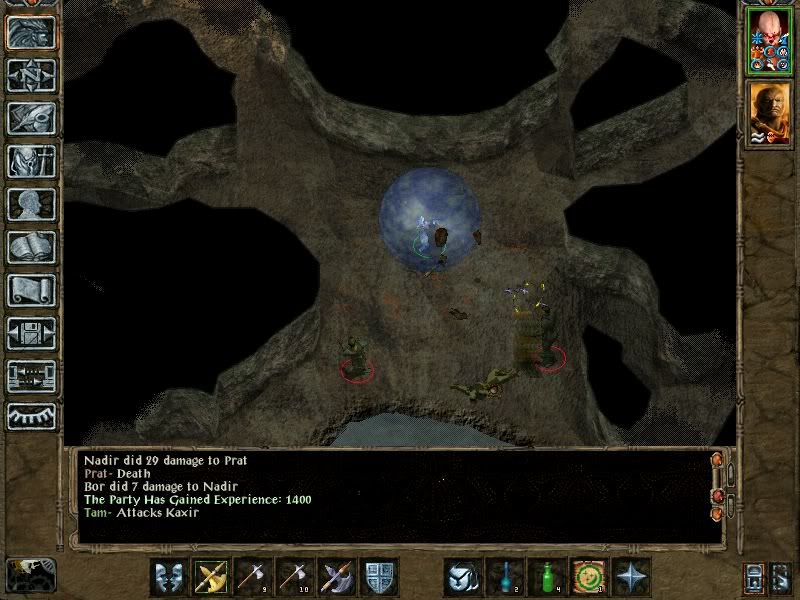The width and height of the screenshot is (800, 600).
Task: Open the mage spellbook
Action: (x=30, y=247)
